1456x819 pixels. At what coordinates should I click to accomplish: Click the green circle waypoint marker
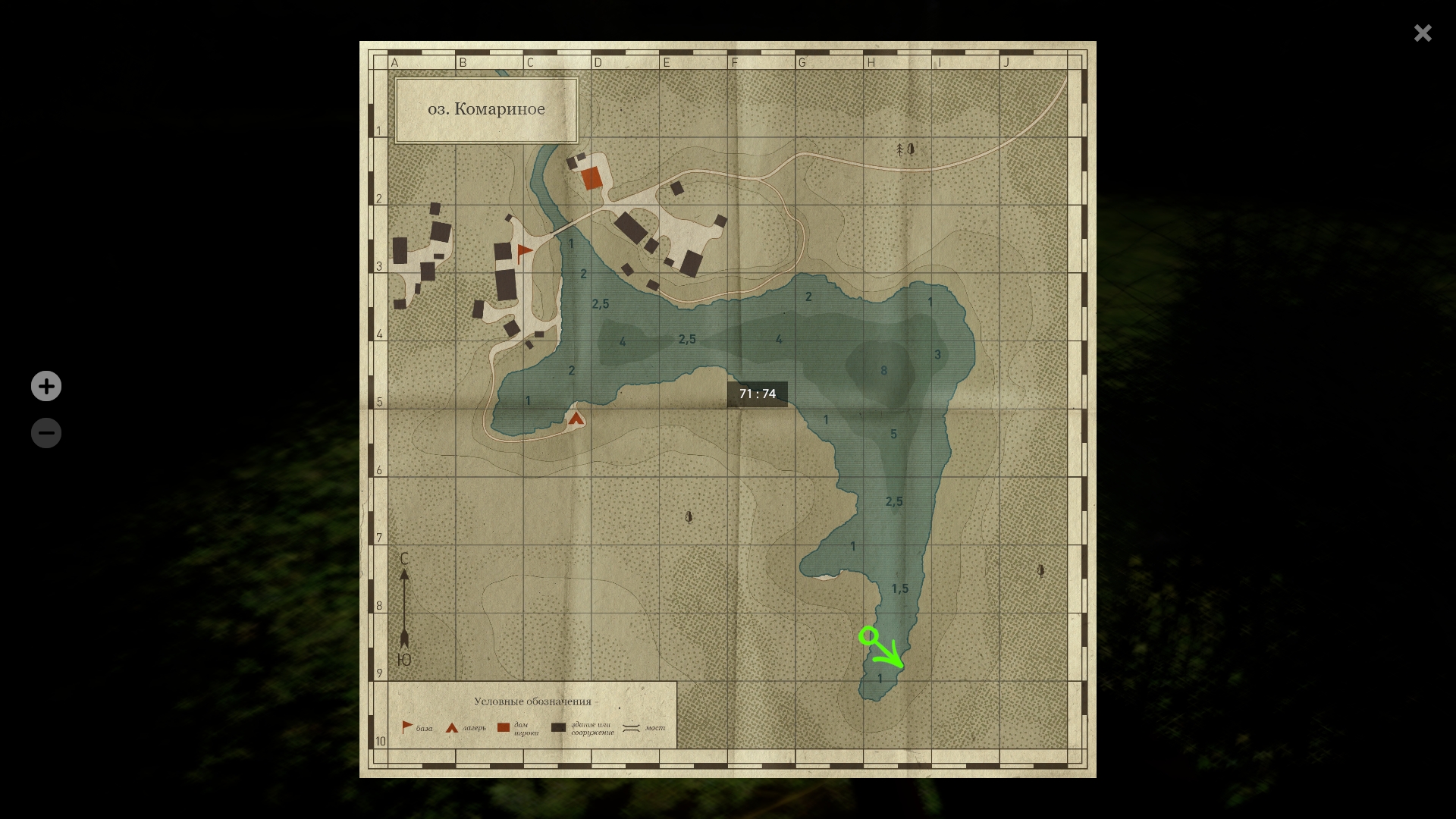point(869,636)
